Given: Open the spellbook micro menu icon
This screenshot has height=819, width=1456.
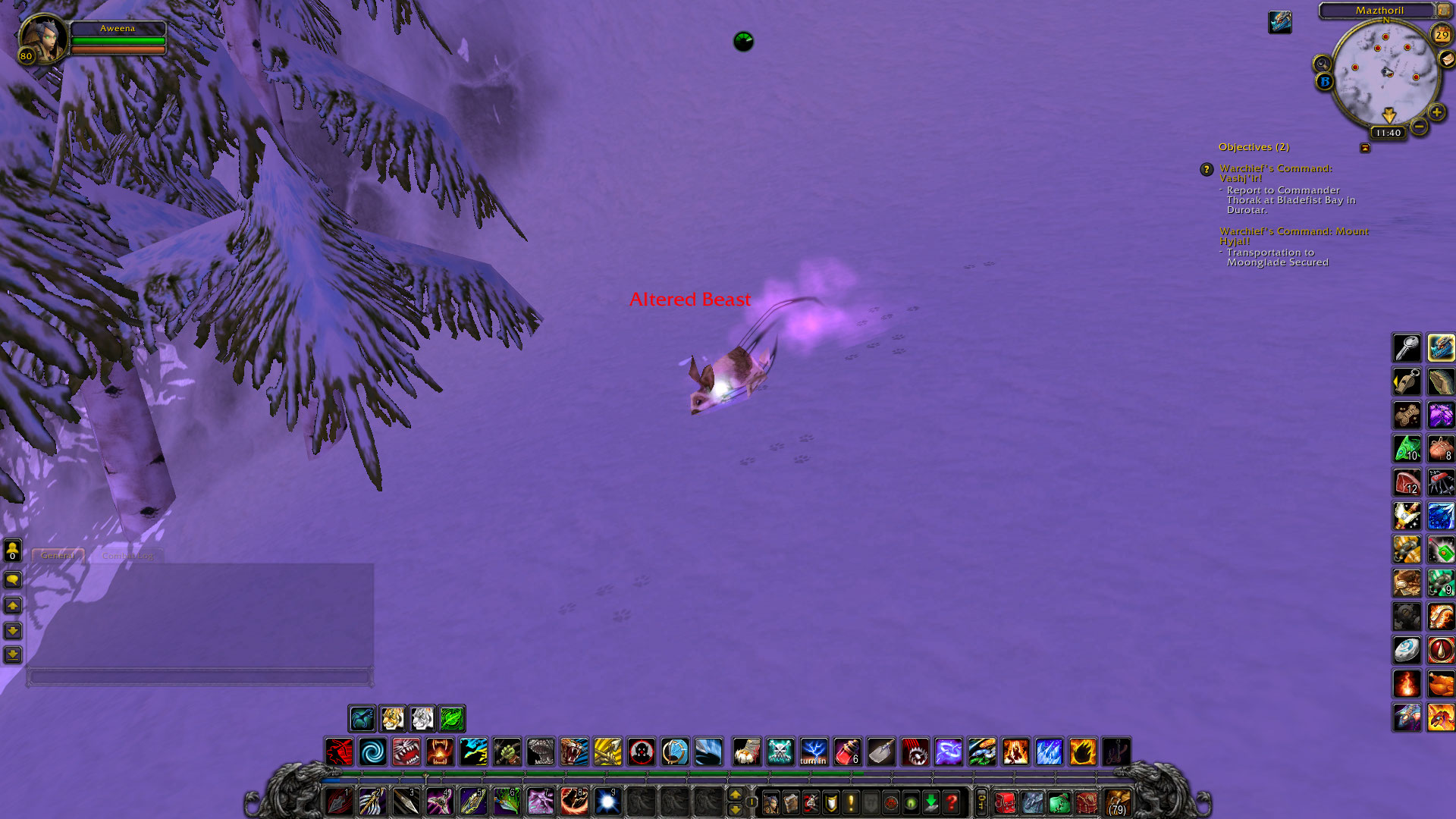Looking at the screenshot, I should 792,802.
